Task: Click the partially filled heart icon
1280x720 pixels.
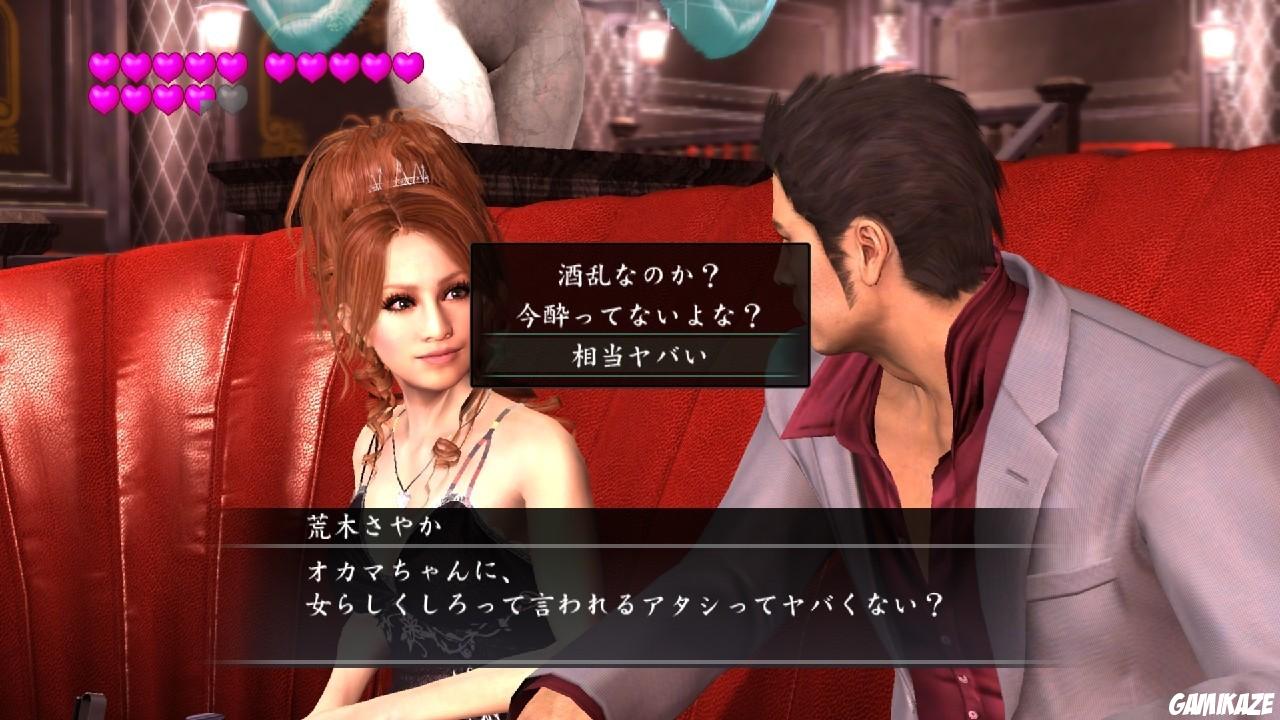Action: (x=199, y=97)
